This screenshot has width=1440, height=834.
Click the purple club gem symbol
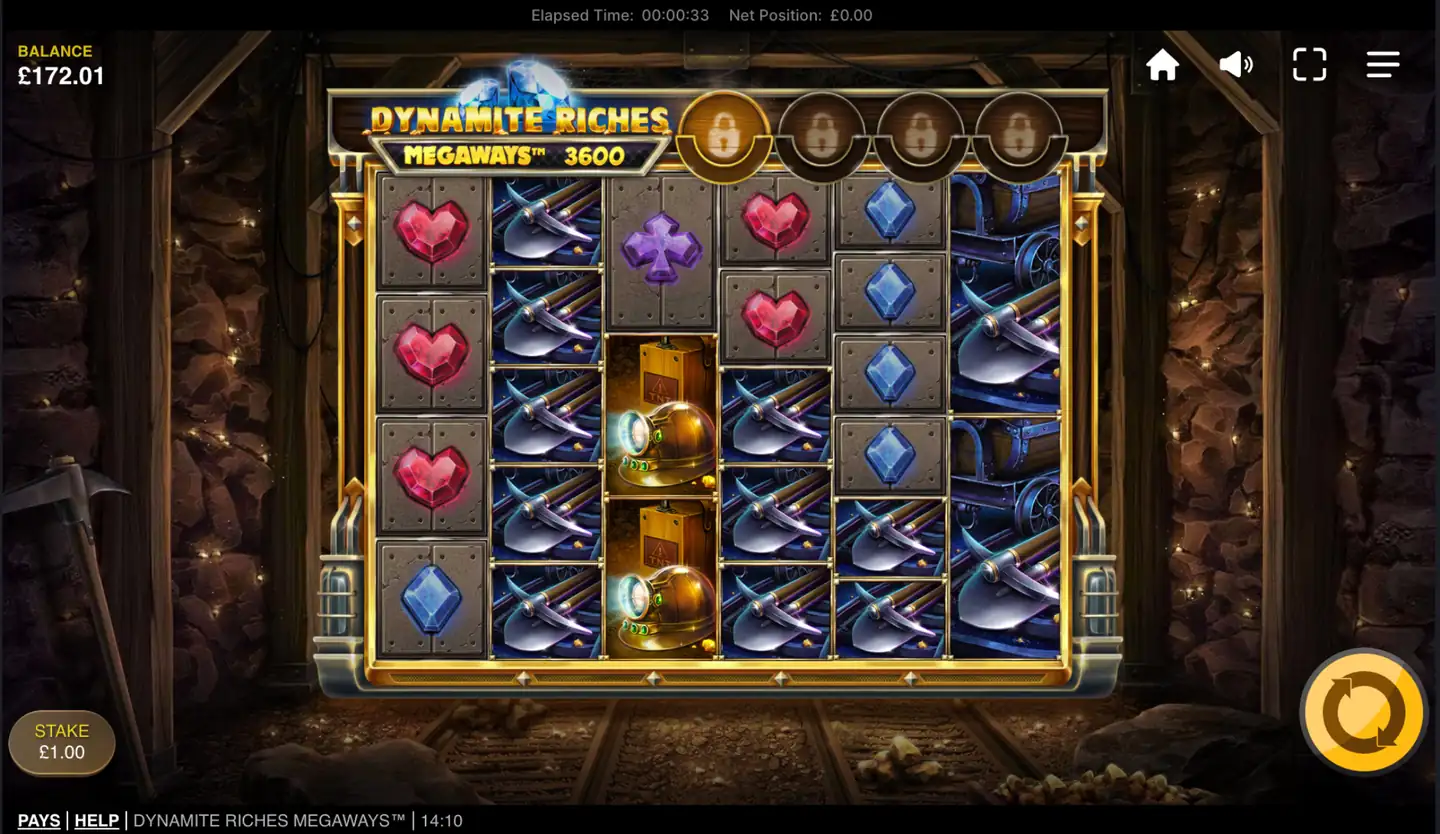click(661, 248)
